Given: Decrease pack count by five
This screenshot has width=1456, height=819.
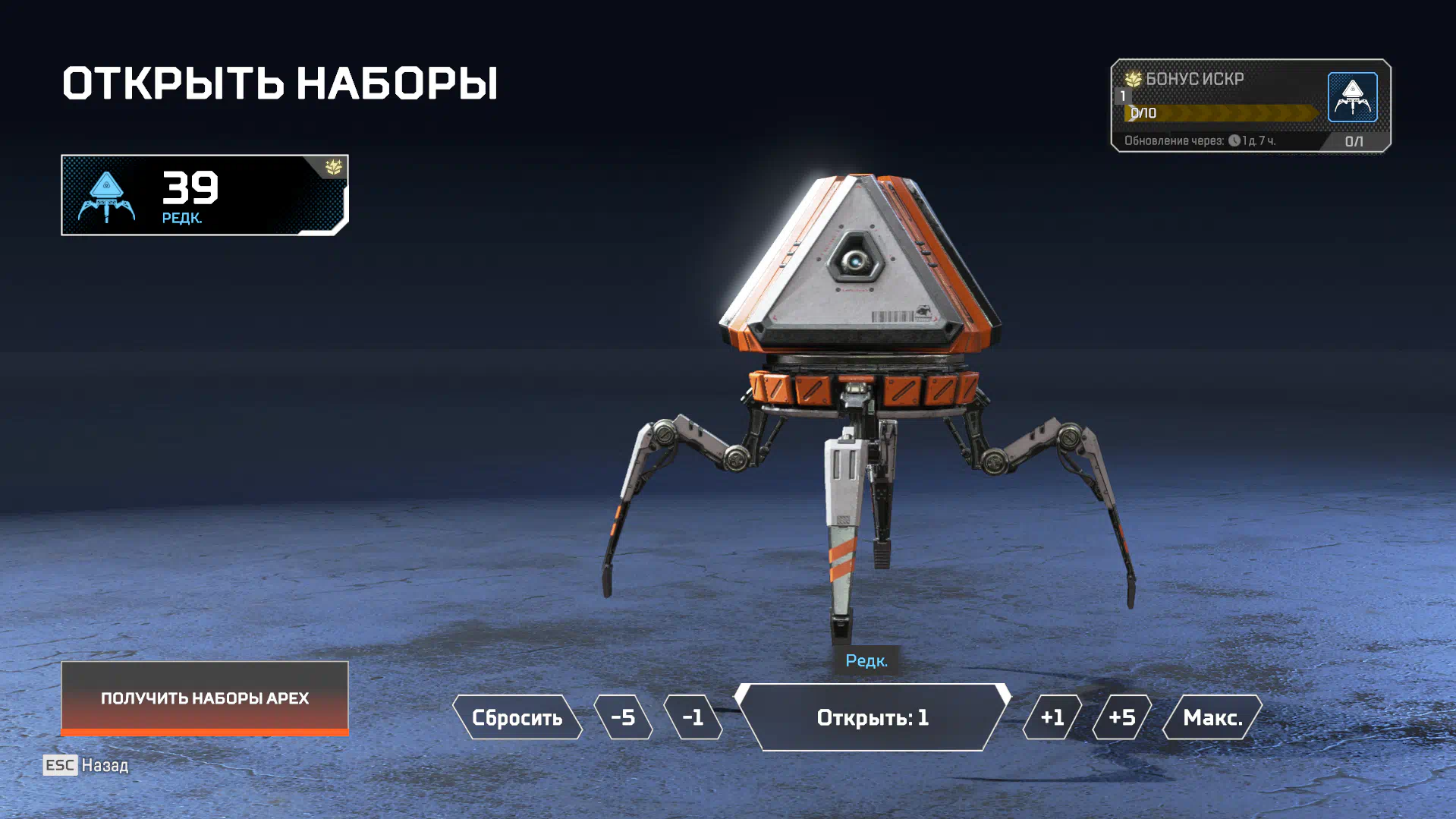Looking at the screenshot, I should [x=623, y=717].
